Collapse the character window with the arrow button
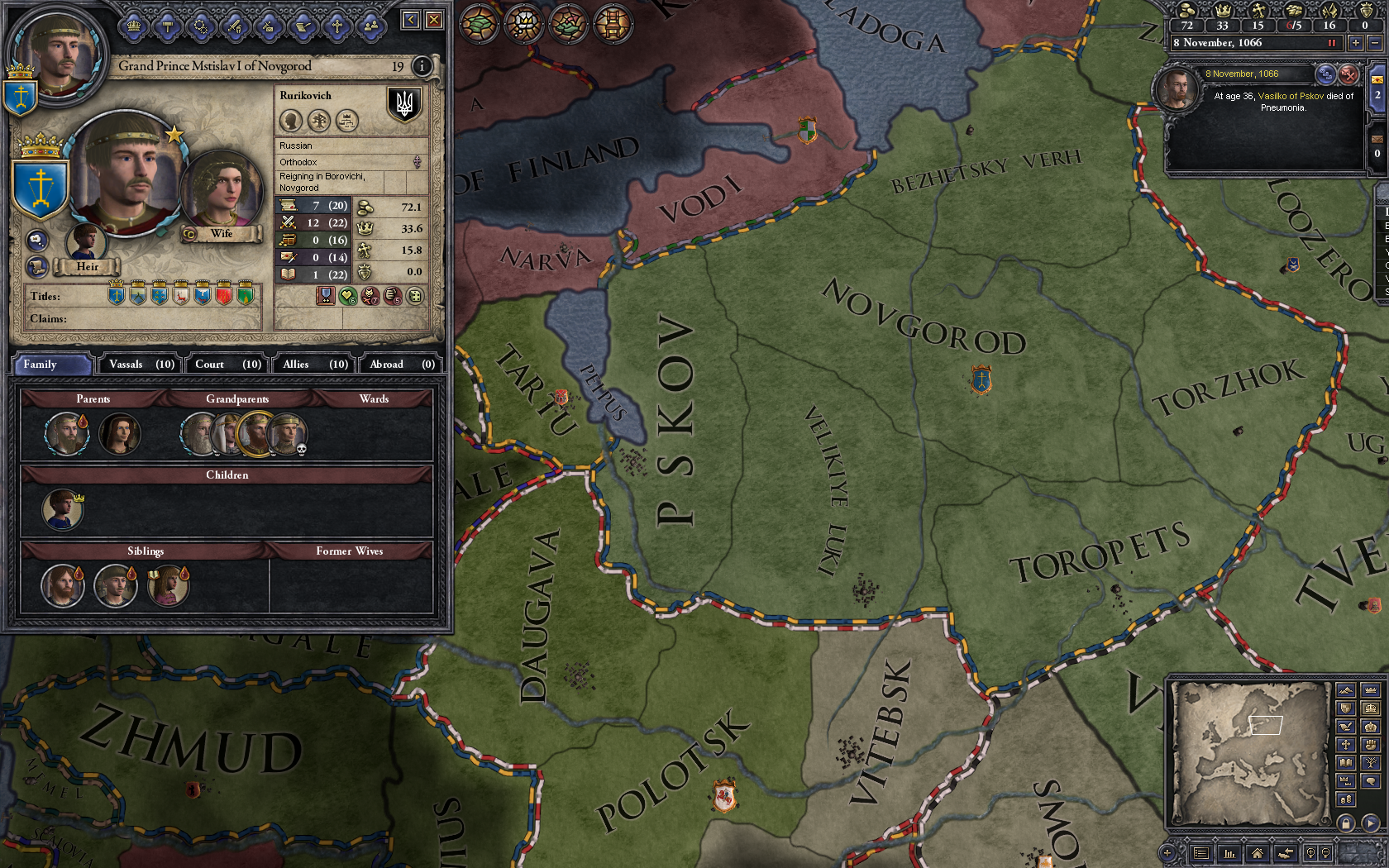 click(409, 19)
